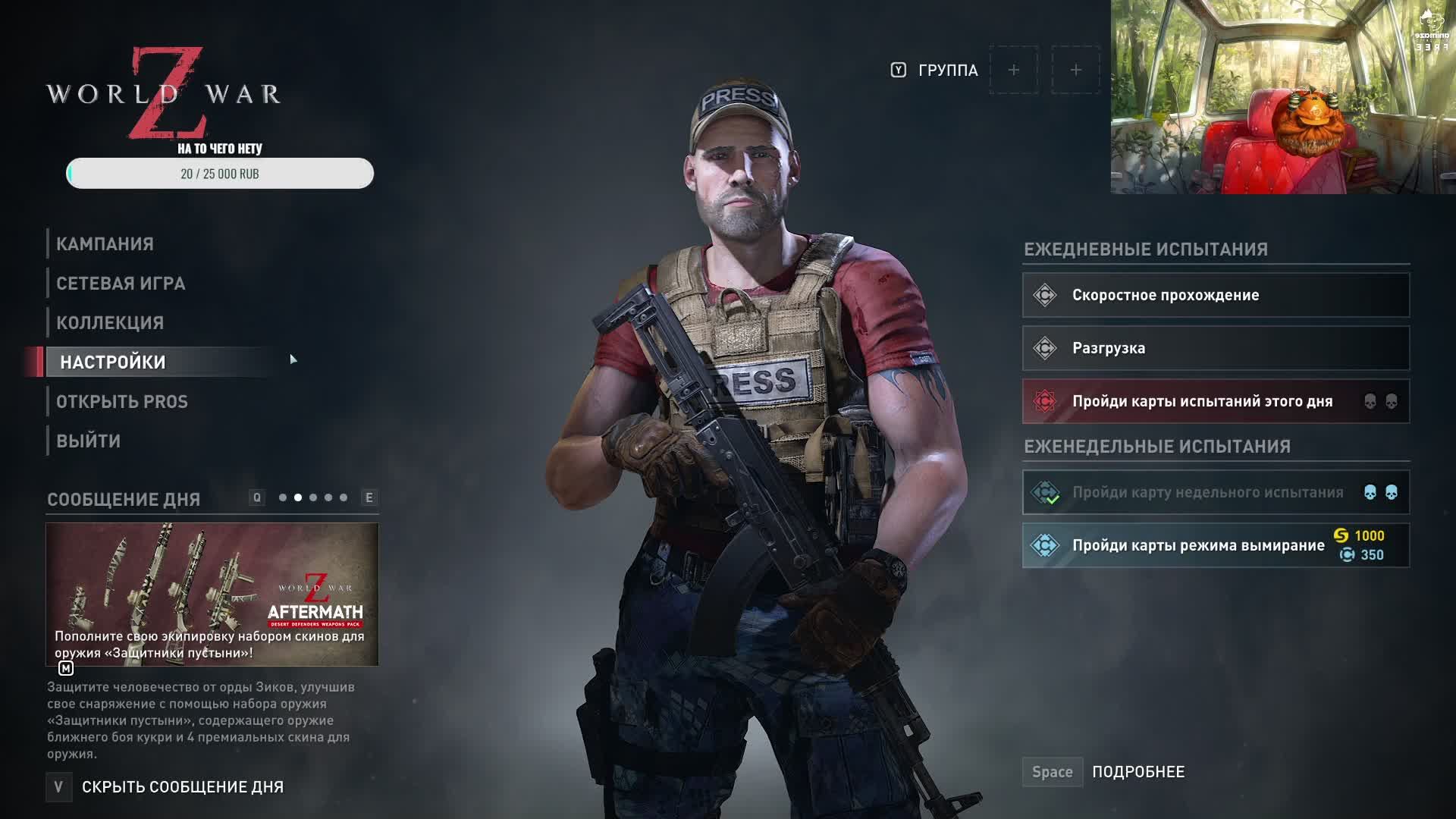Show challenge details via Подробнее
The image size is (1456, 819).
[1137, 772]
